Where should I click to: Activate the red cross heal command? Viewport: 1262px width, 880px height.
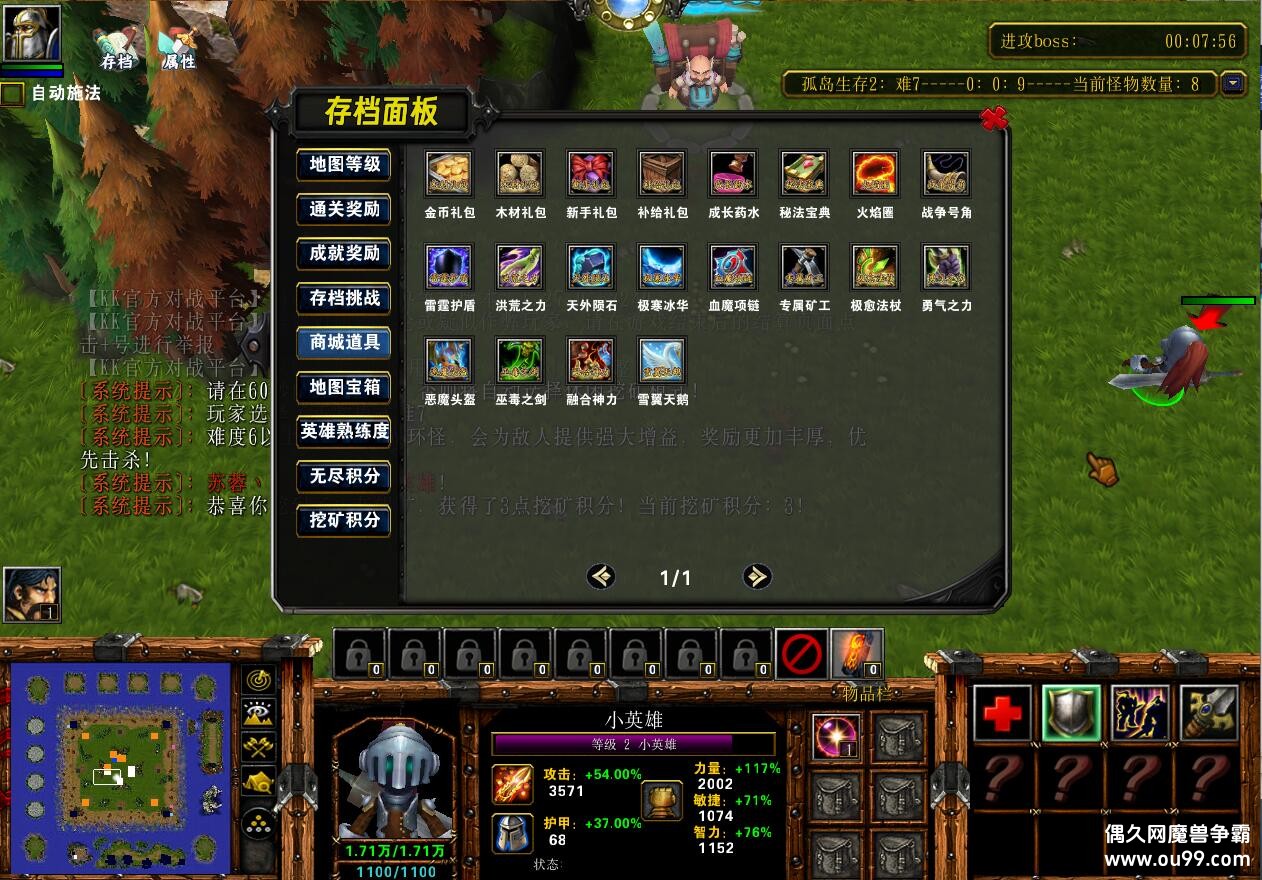click(1002, 713)
